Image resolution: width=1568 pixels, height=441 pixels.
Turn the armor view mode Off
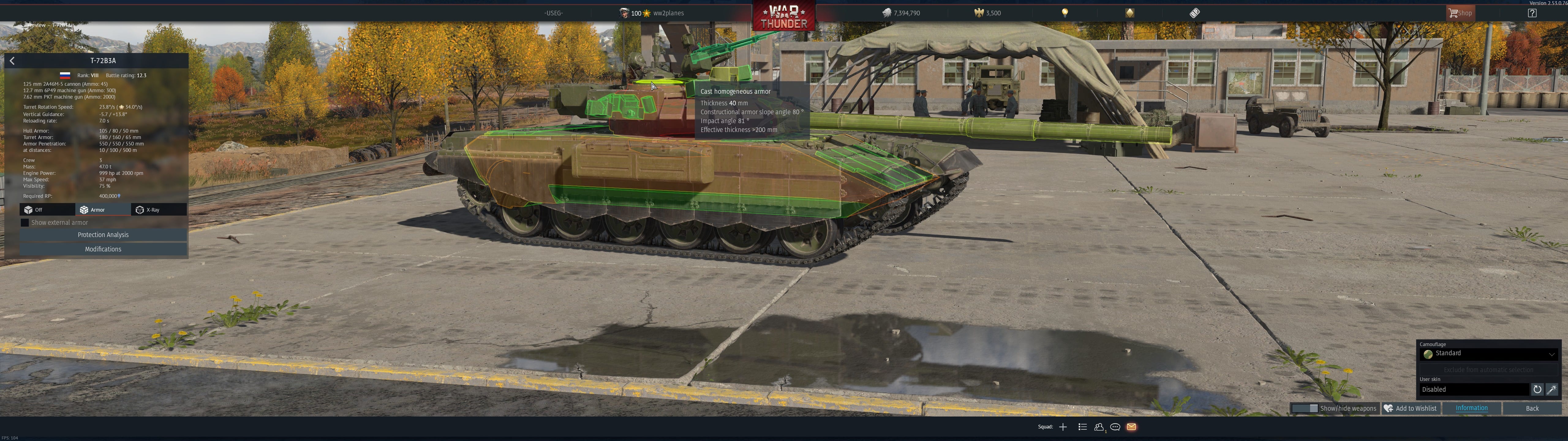47,209
